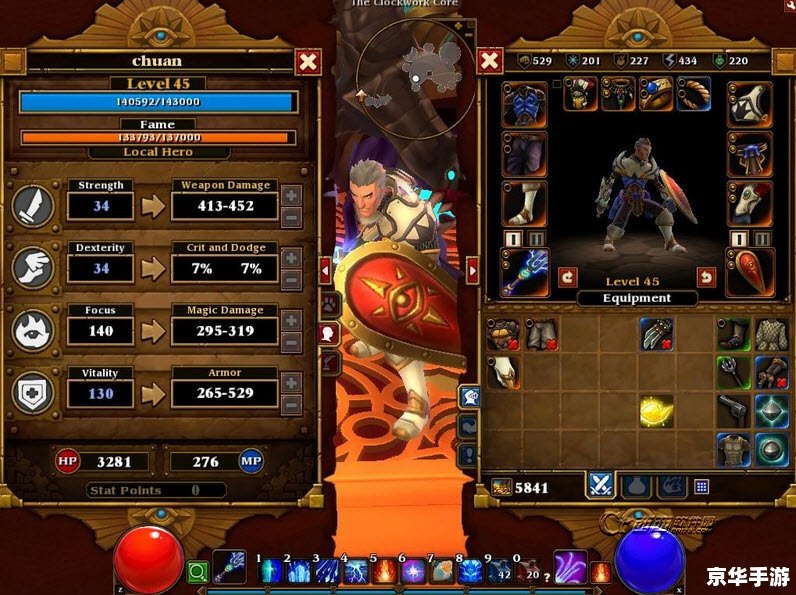Add a point to Strength
This screenshot has height=595, width=796.
coord(291,195)
